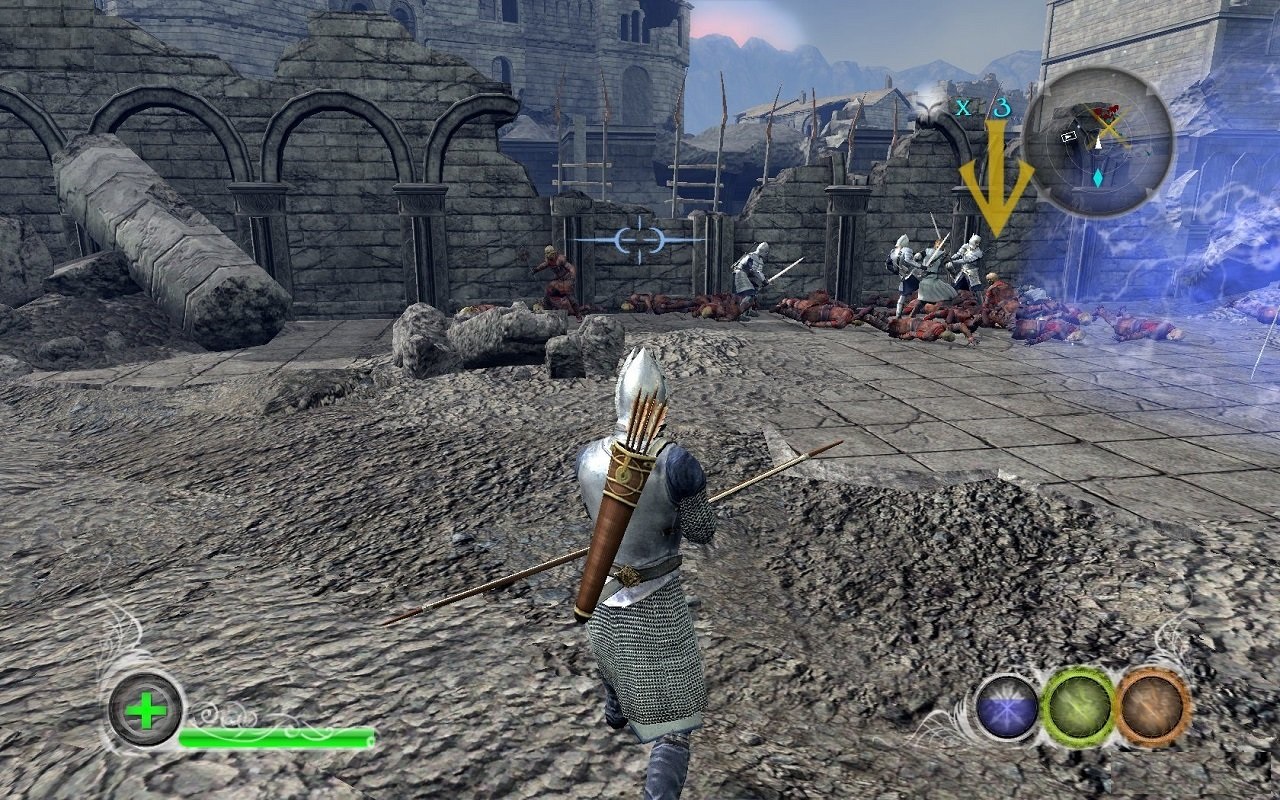Select the green plus health icon

(x=146, y=711)
